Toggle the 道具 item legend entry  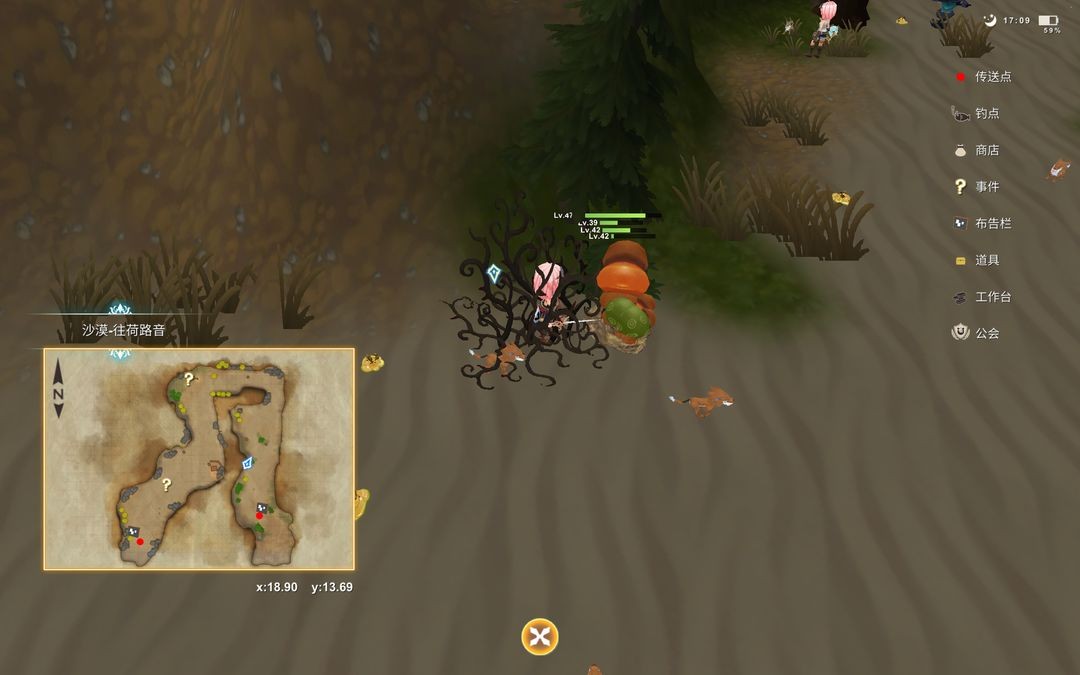977,260
